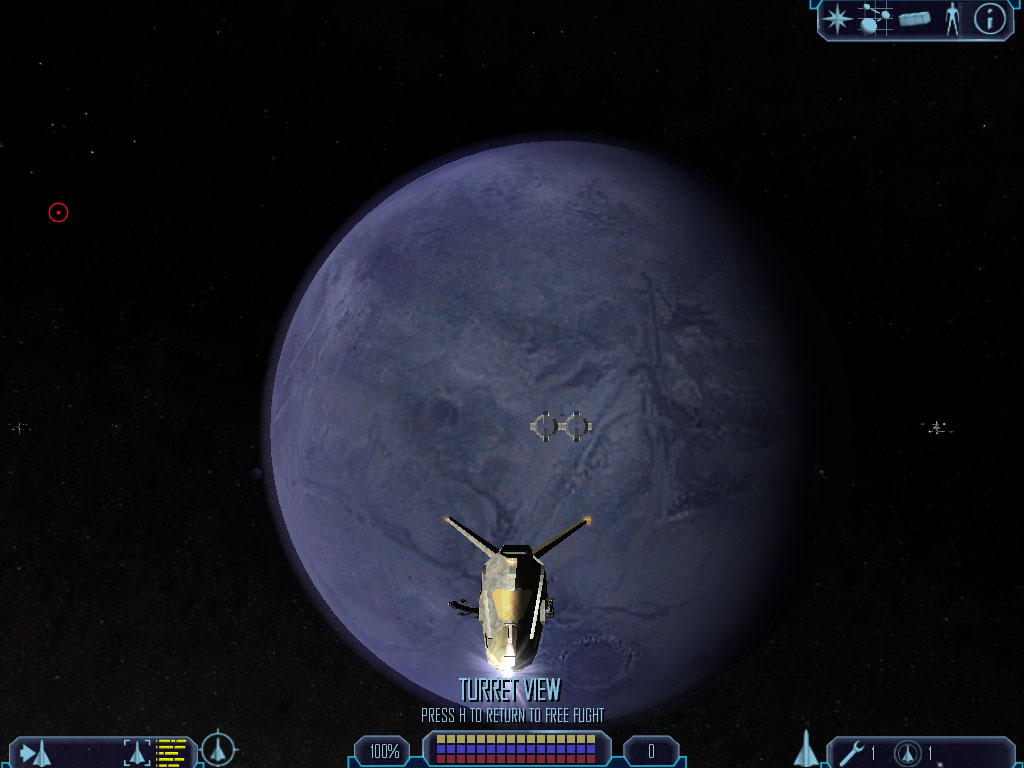Click the star-shaped icon in the top toolbar
1024x768 pixels.
tap(836, 19)
